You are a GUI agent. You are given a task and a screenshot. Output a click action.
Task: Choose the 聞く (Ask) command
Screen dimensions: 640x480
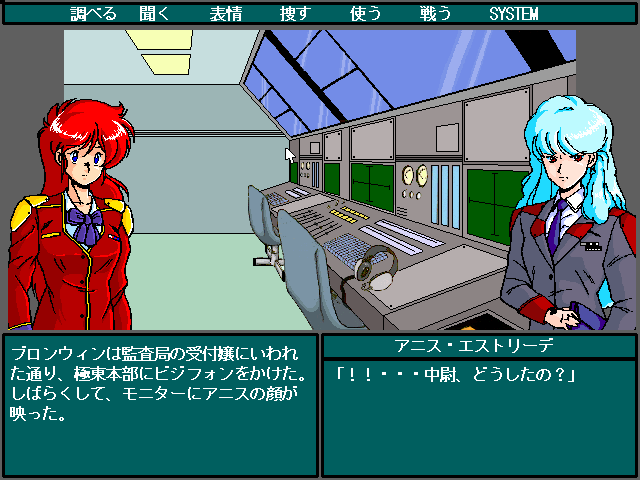(165, 14)
